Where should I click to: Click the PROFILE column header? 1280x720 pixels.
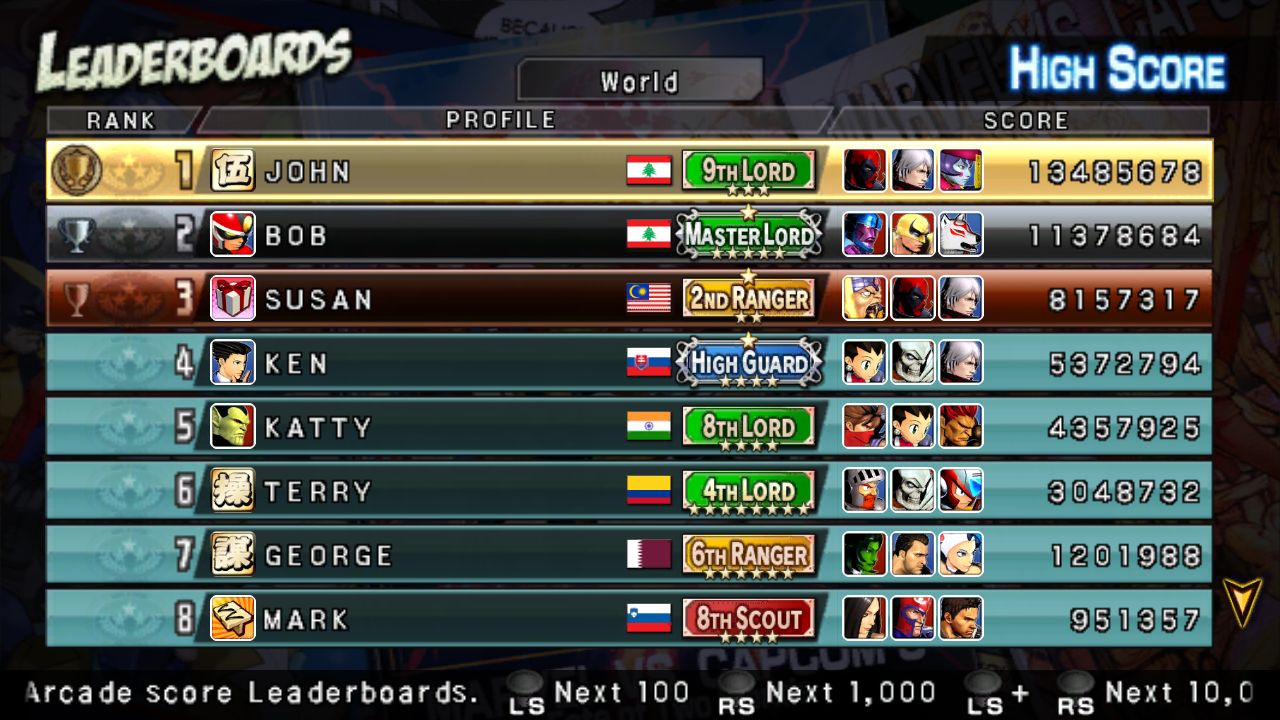coord(500,120)
